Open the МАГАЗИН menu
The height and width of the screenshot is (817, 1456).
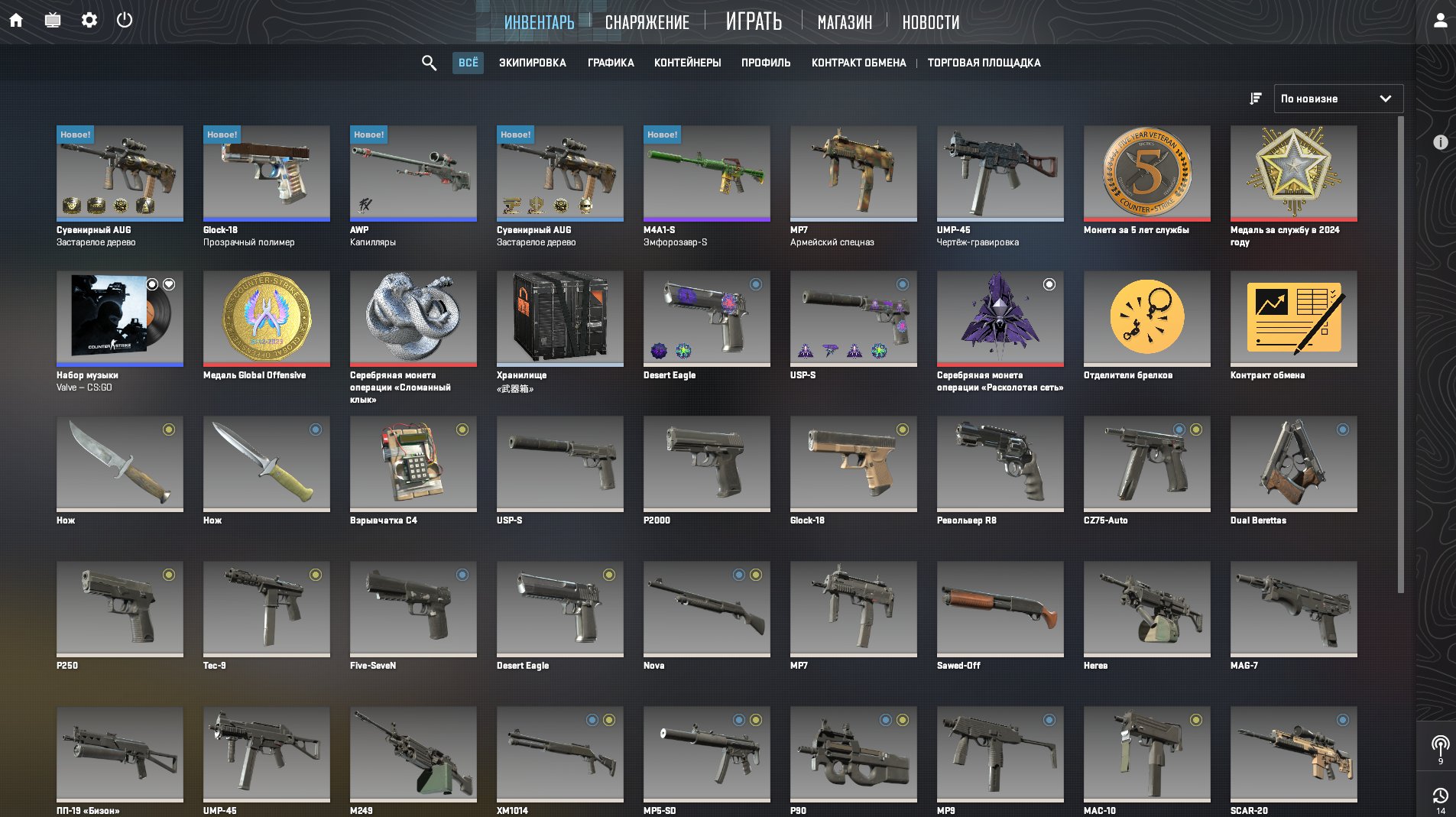[x=844, y=22]
